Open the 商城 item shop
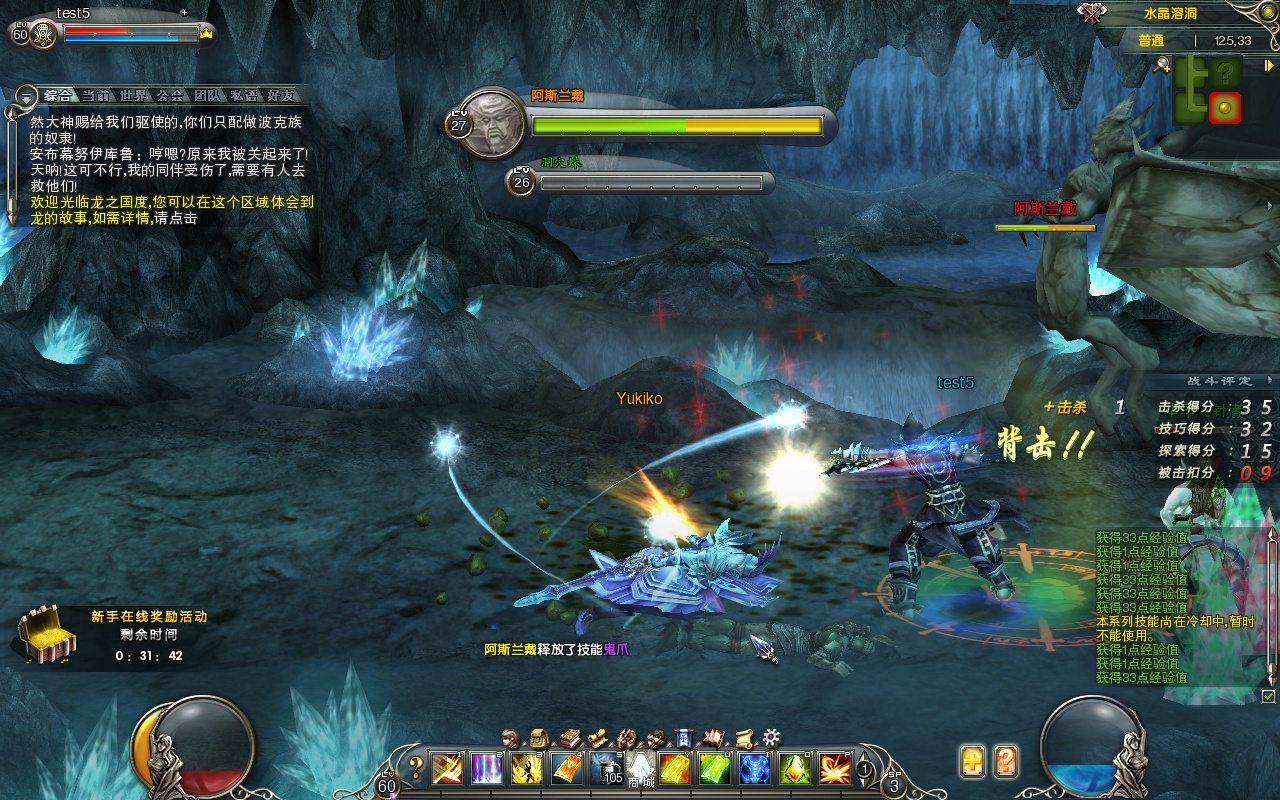This screenshot has width=1280, height=800. (x=640, y=770)
